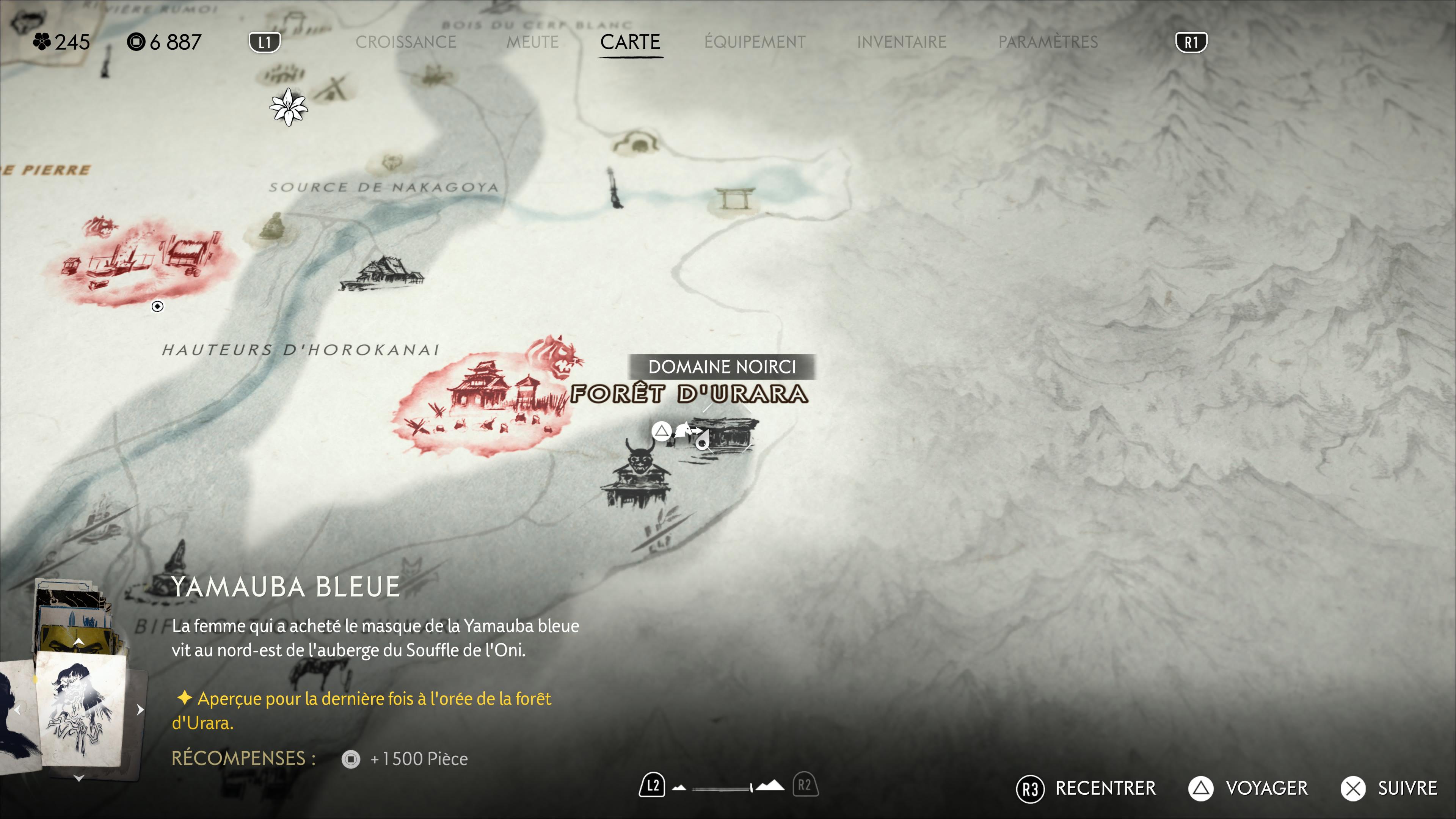Go to the Équipement tab
The height and width of the screenshot is (819, 1456).
coord(755,42)
